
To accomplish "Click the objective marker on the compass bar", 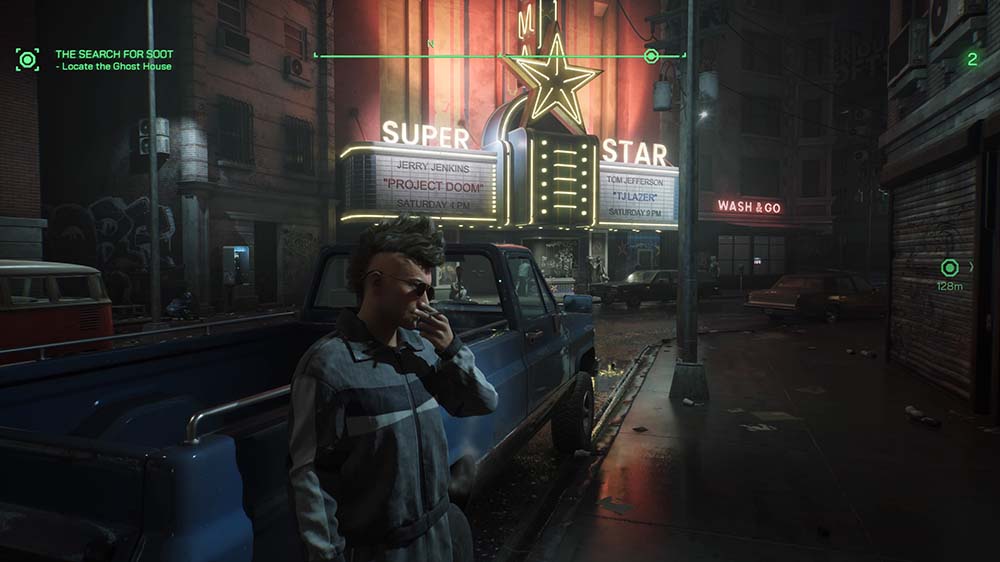I will (652, 56).
